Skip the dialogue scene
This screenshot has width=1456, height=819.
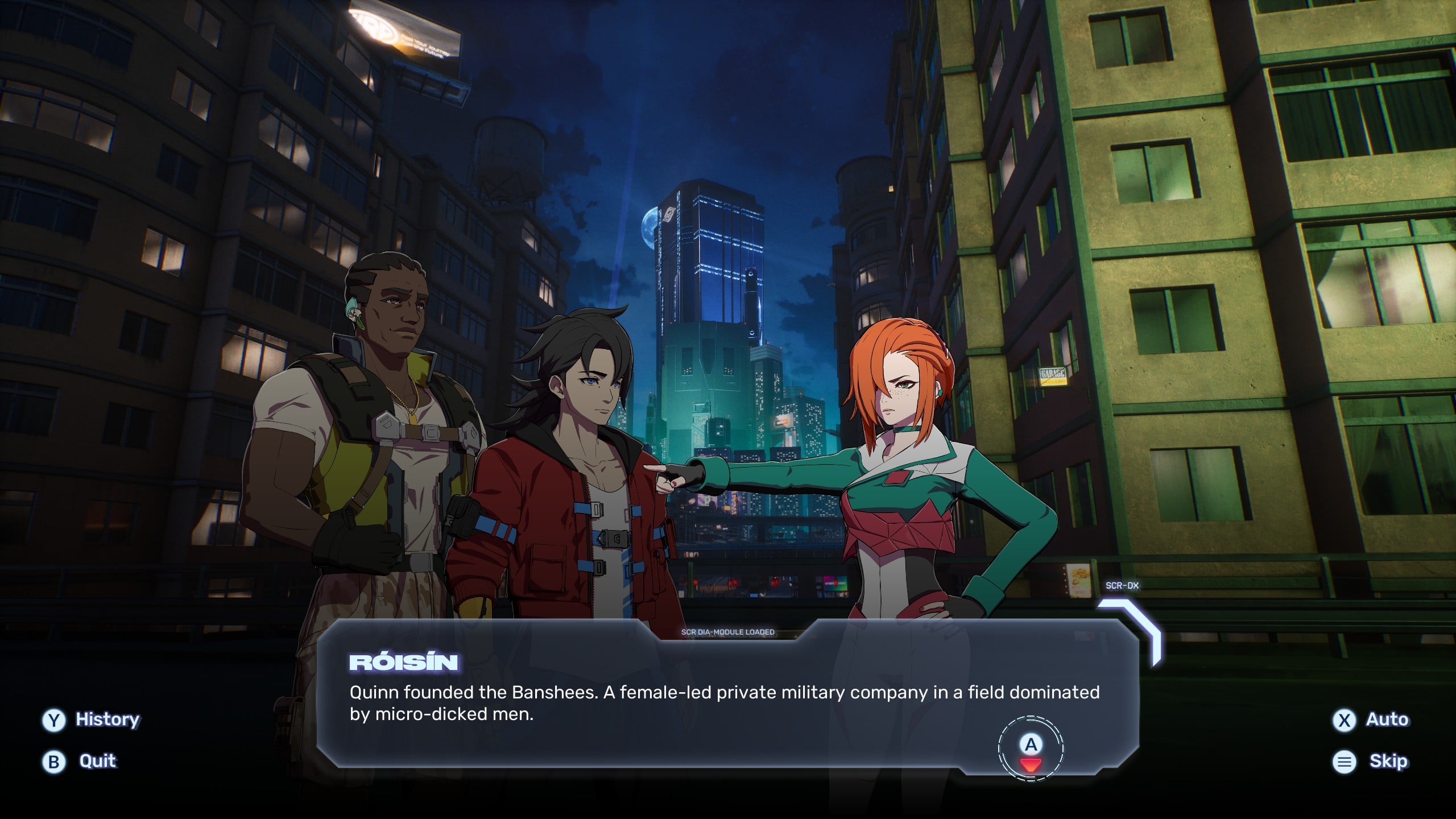[1371, 761]
